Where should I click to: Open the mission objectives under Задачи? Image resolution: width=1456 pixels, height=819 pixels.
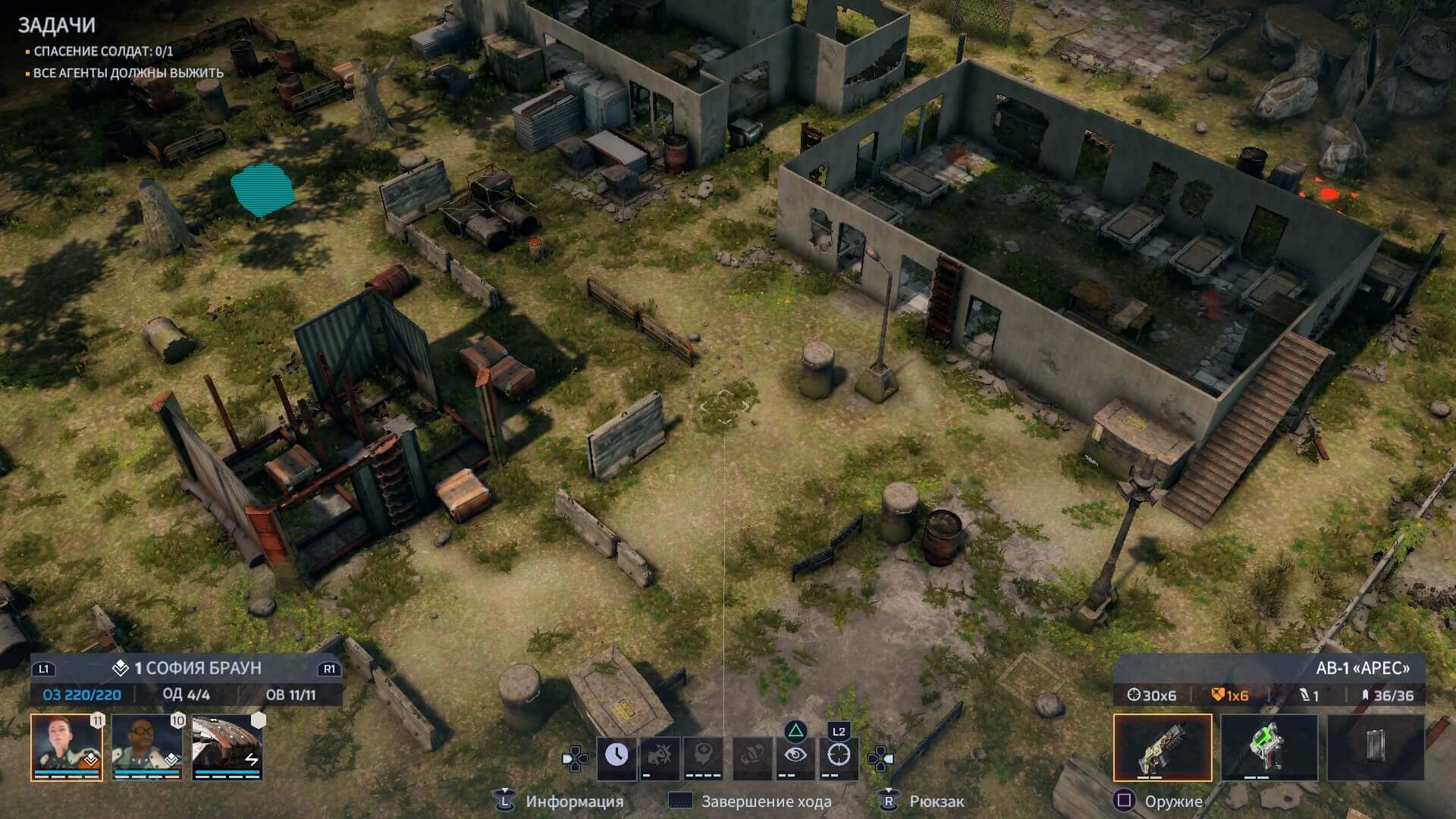pyautogui.click(x=57, y=25)
